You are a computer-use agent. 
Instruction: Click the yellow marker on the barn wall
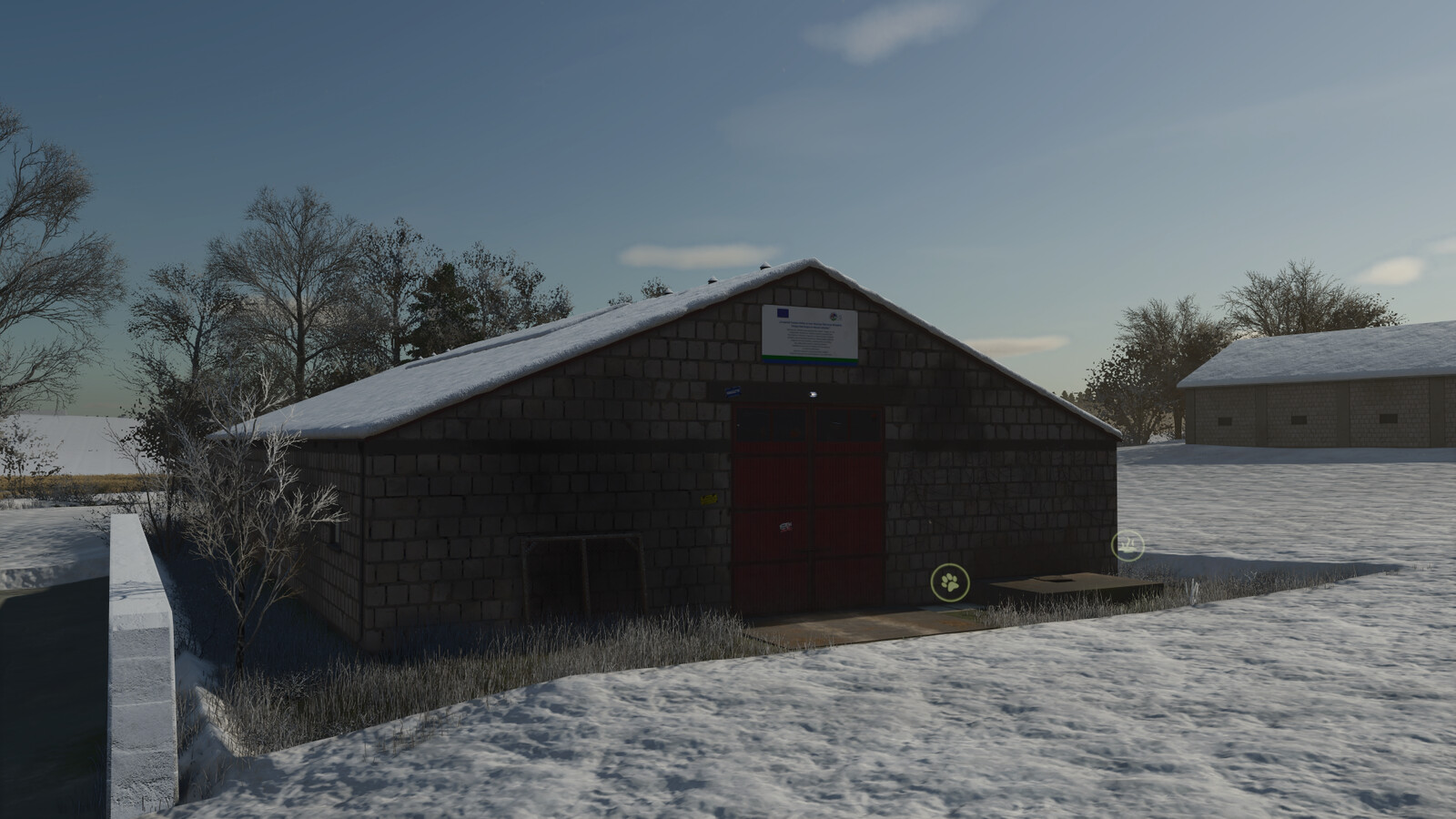pyautogui.click(x=708, y=499)
